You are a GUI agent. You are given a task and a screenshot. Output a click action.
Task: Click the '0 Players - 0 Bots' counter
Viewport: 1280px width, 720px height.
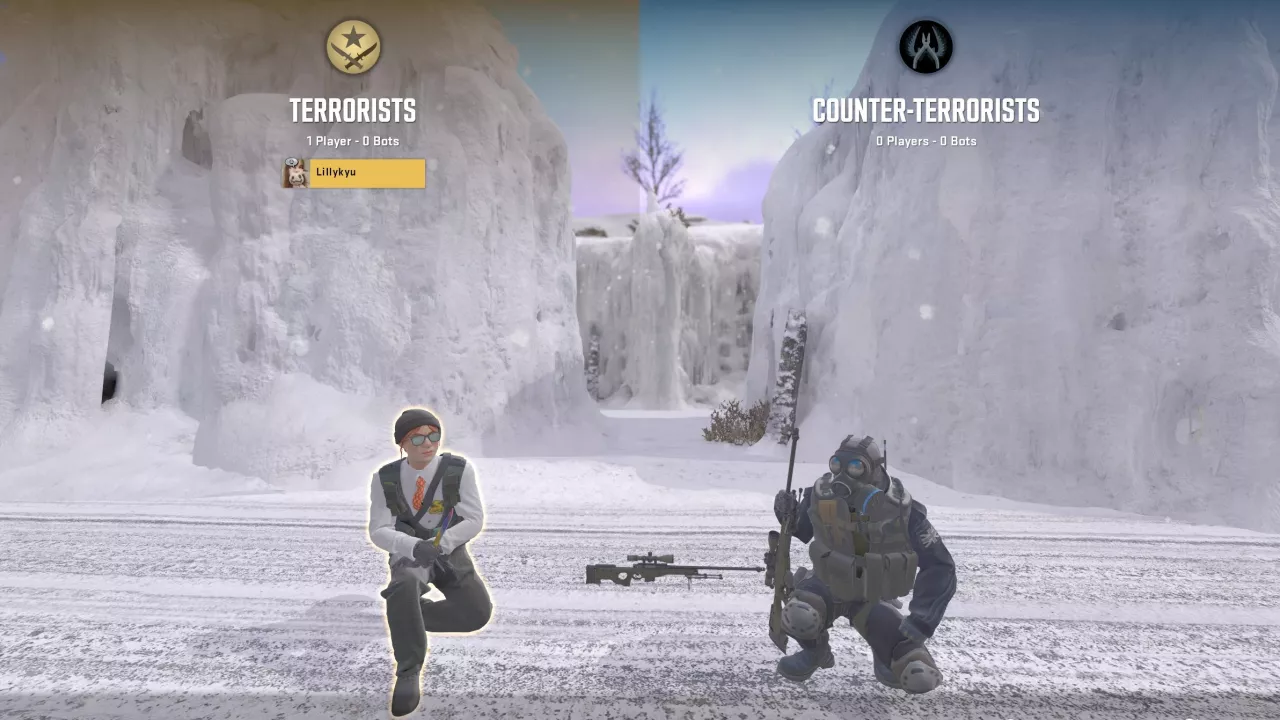[925, 141]
